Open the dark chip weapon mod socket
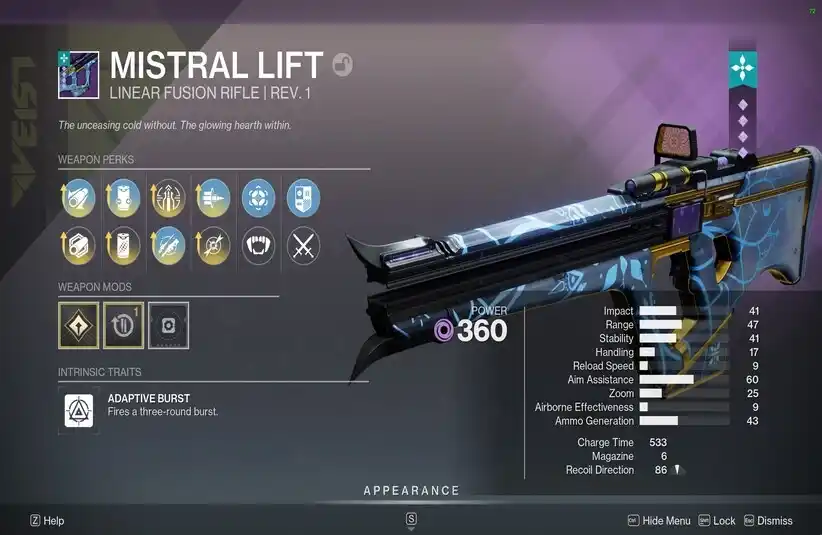Screen dimensions: 822x535 (168, 327)
